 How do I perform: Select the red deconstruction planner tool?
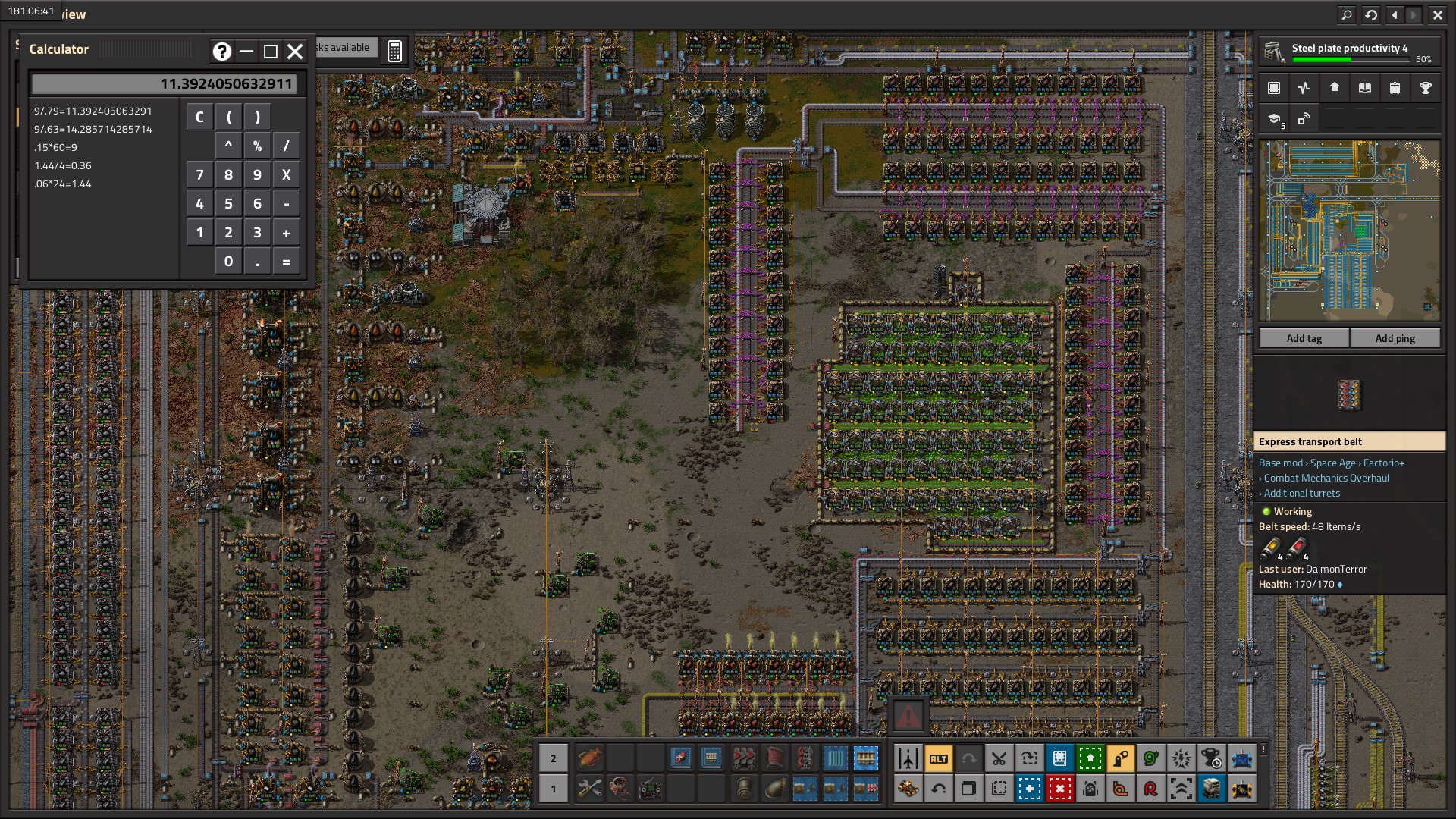(1059, 789)
